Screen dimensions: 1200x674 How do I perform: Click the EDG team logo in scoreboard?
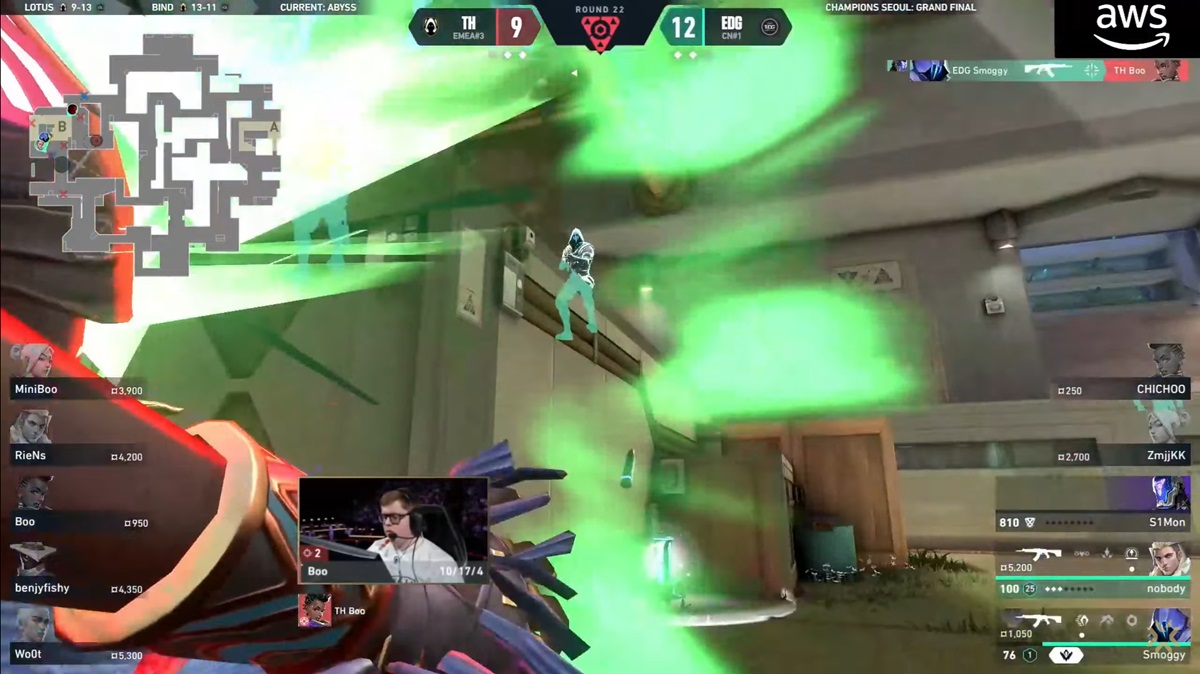[x=770, y=28]
